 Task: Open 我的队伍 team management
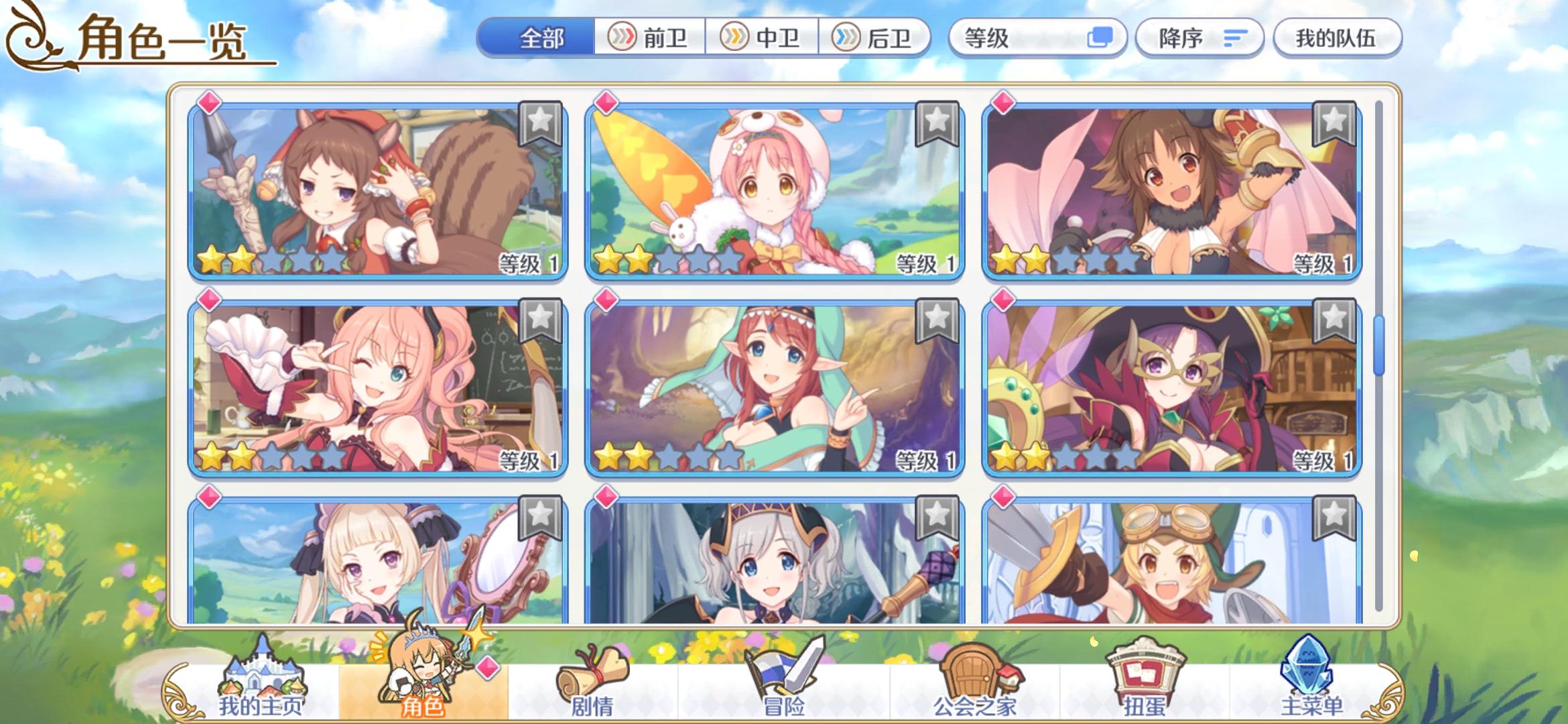(1337, 38)
